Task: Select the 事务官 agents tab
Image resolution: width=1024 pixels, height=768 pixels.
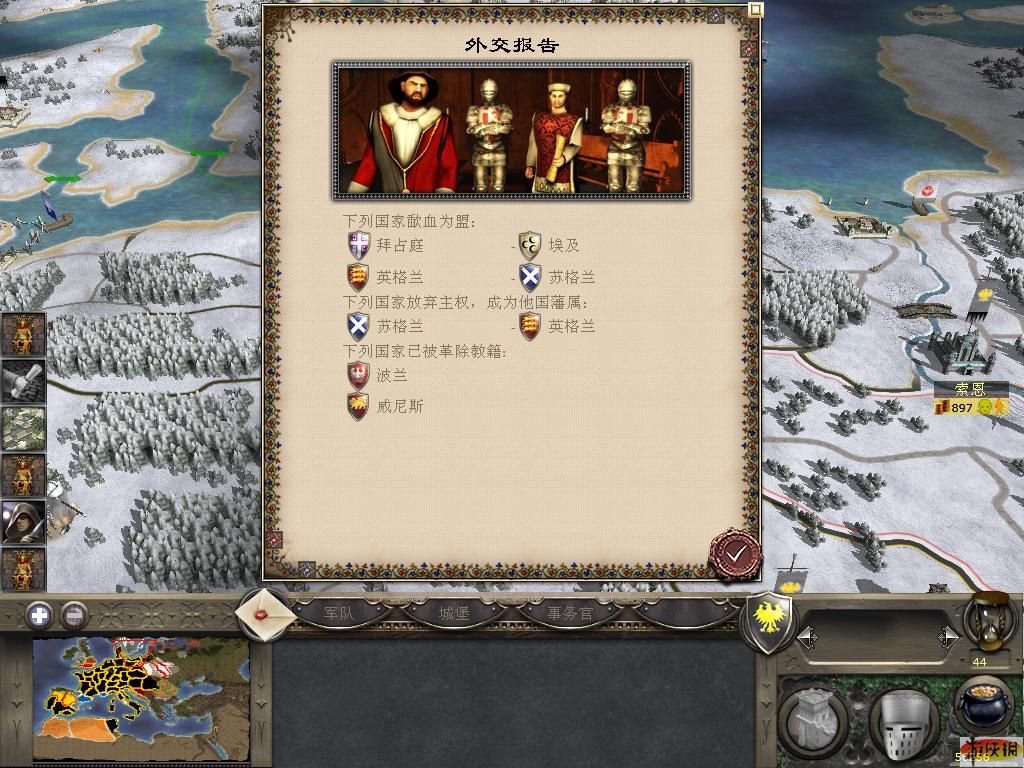Action: pyautogui.click(x=569, y=613)
